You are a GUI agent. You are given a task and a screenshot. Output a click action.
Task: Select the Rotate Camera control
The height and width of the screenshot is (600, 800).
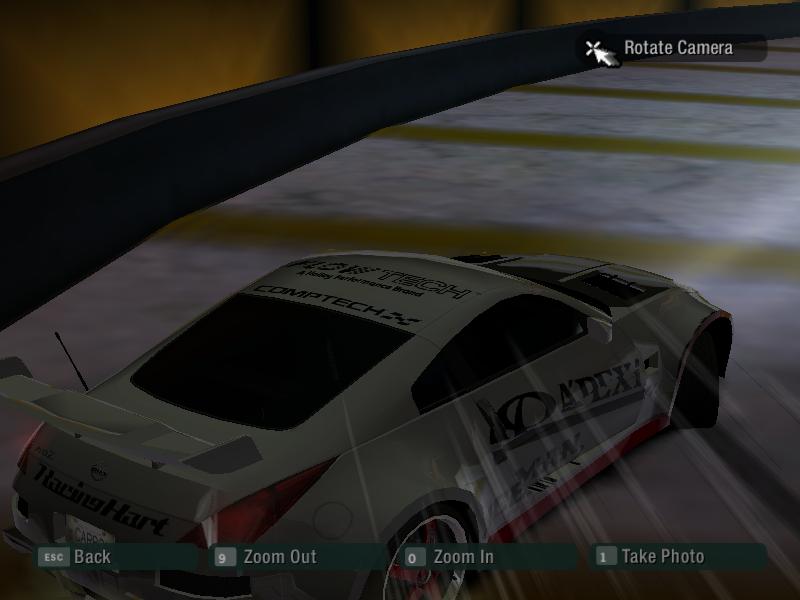pos(676,48)
